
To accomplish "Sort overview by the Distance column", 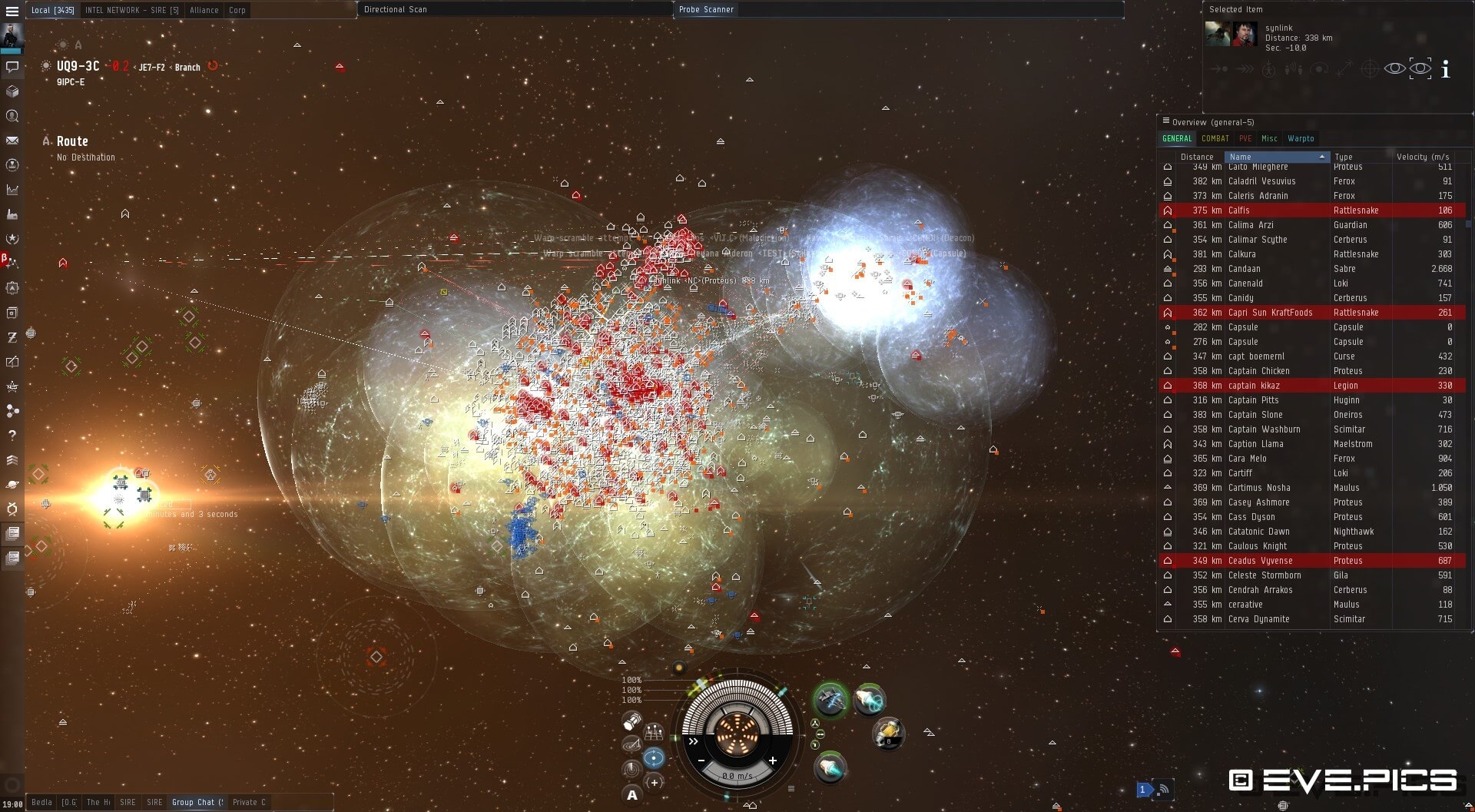I will pyautogui.click(x=1197, y=157).
